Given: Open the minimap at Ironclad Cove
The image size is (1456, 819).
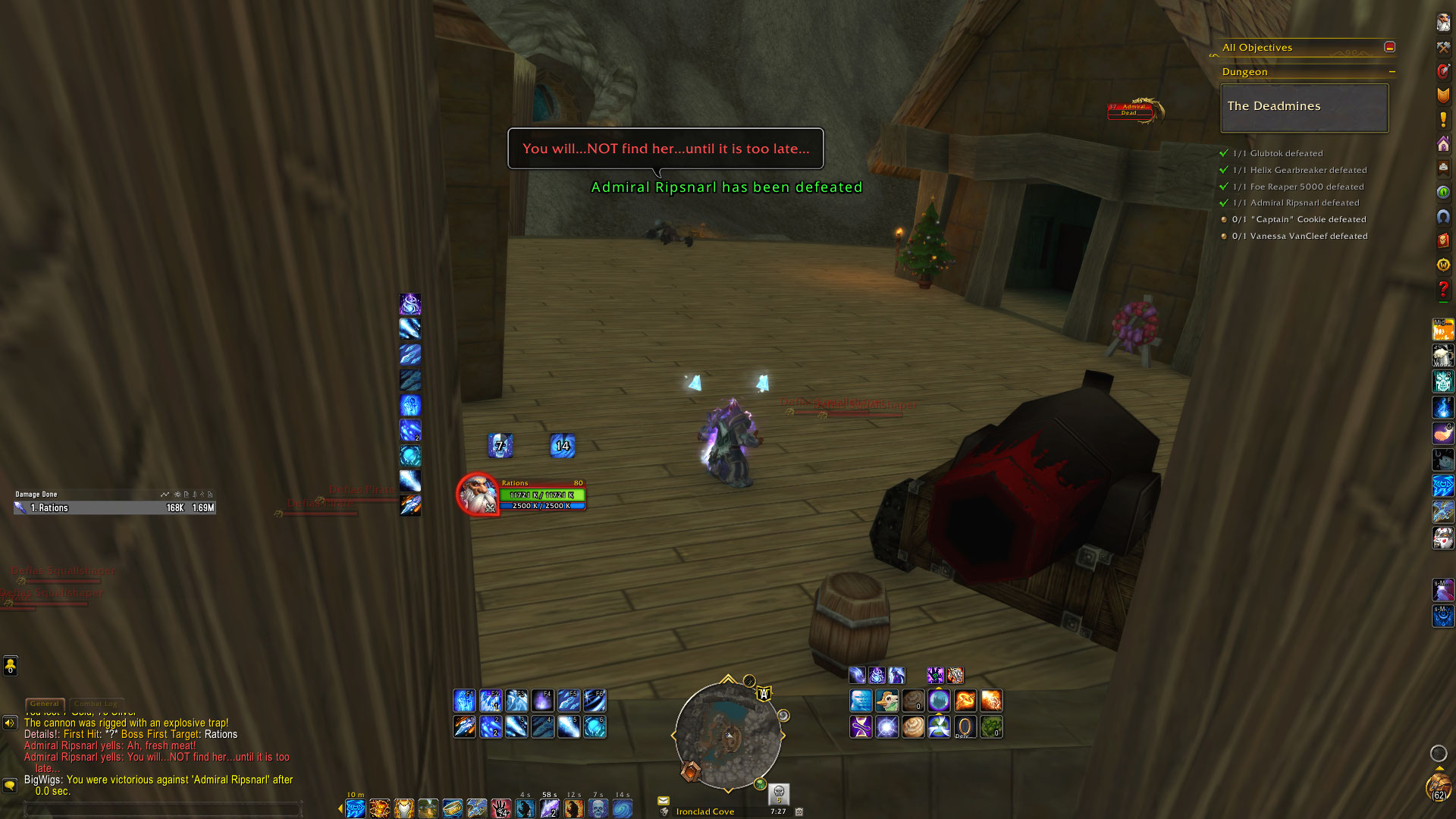Looking at the screenshot, I should tap(728, 734).
